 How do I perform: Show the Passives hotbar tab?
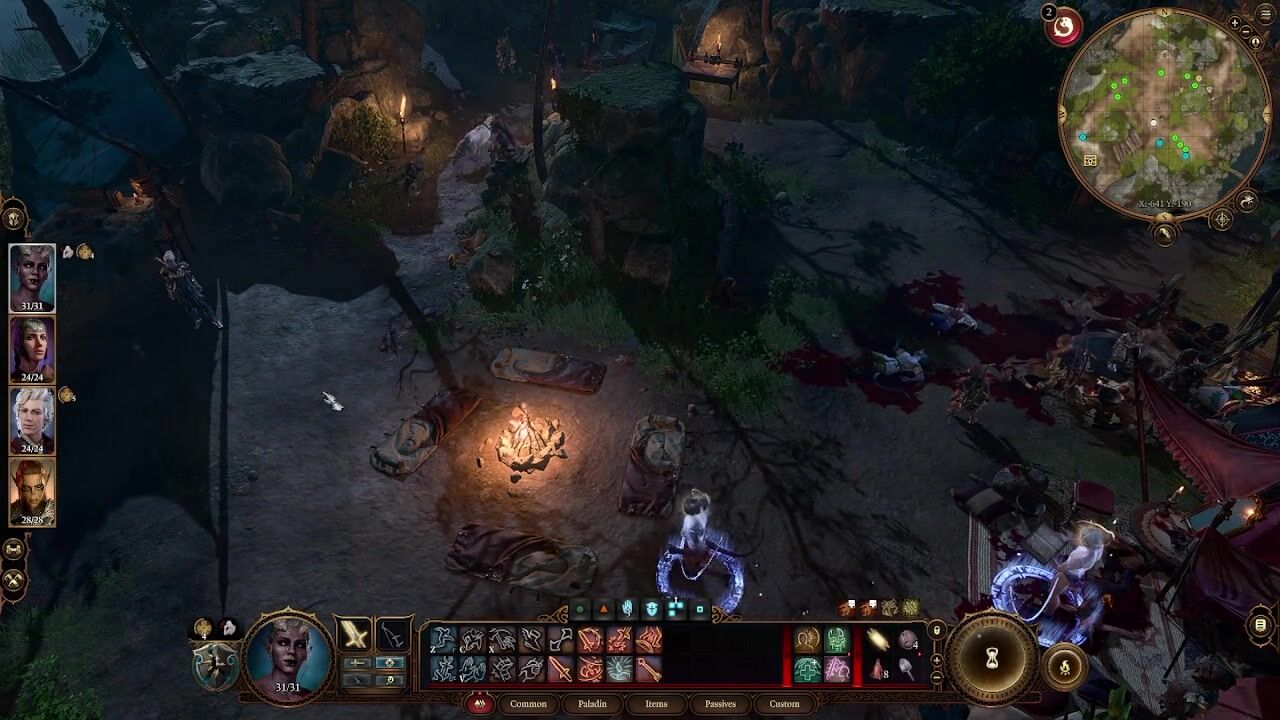[720, 704]
